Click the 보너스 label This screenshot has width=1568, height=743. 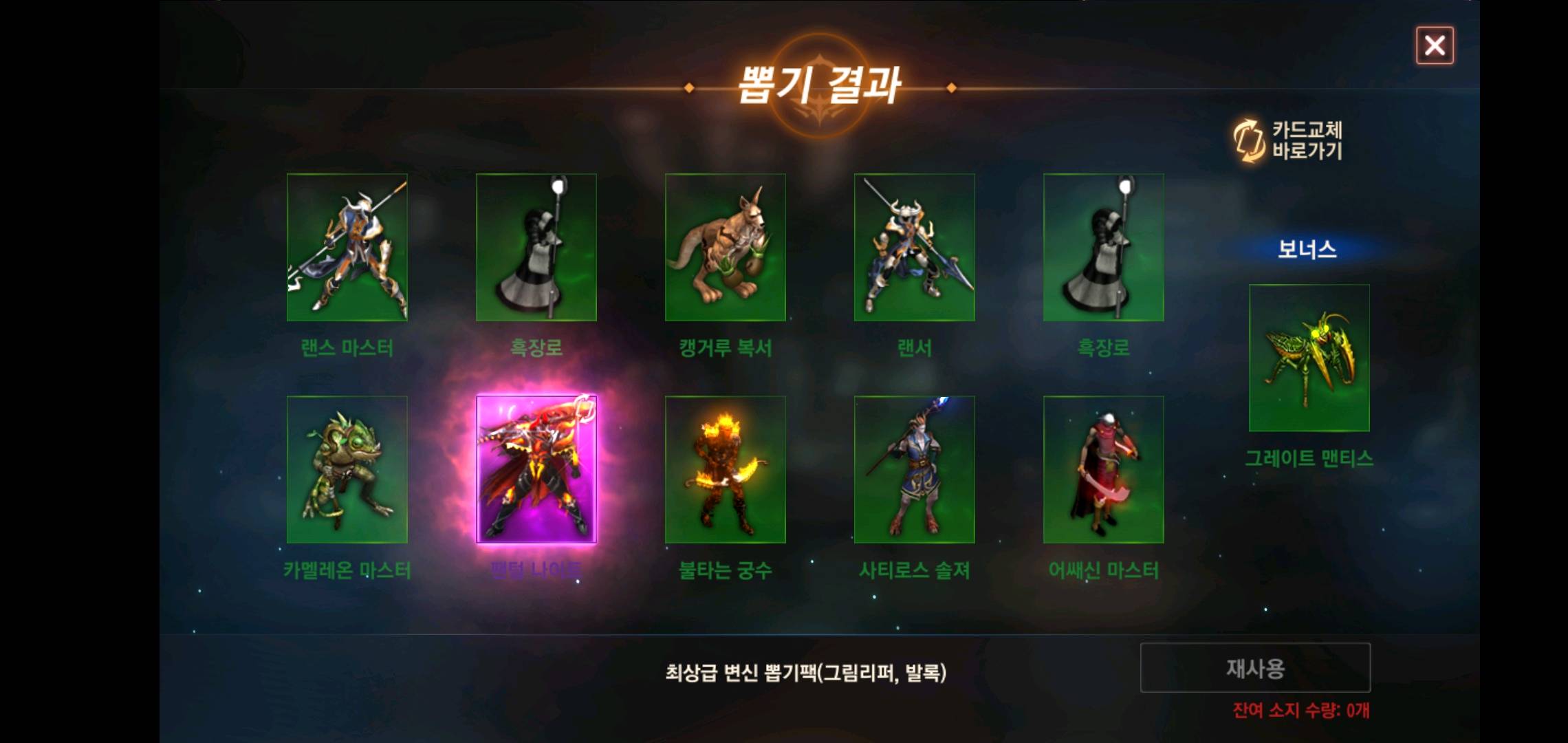(1308, 251)
